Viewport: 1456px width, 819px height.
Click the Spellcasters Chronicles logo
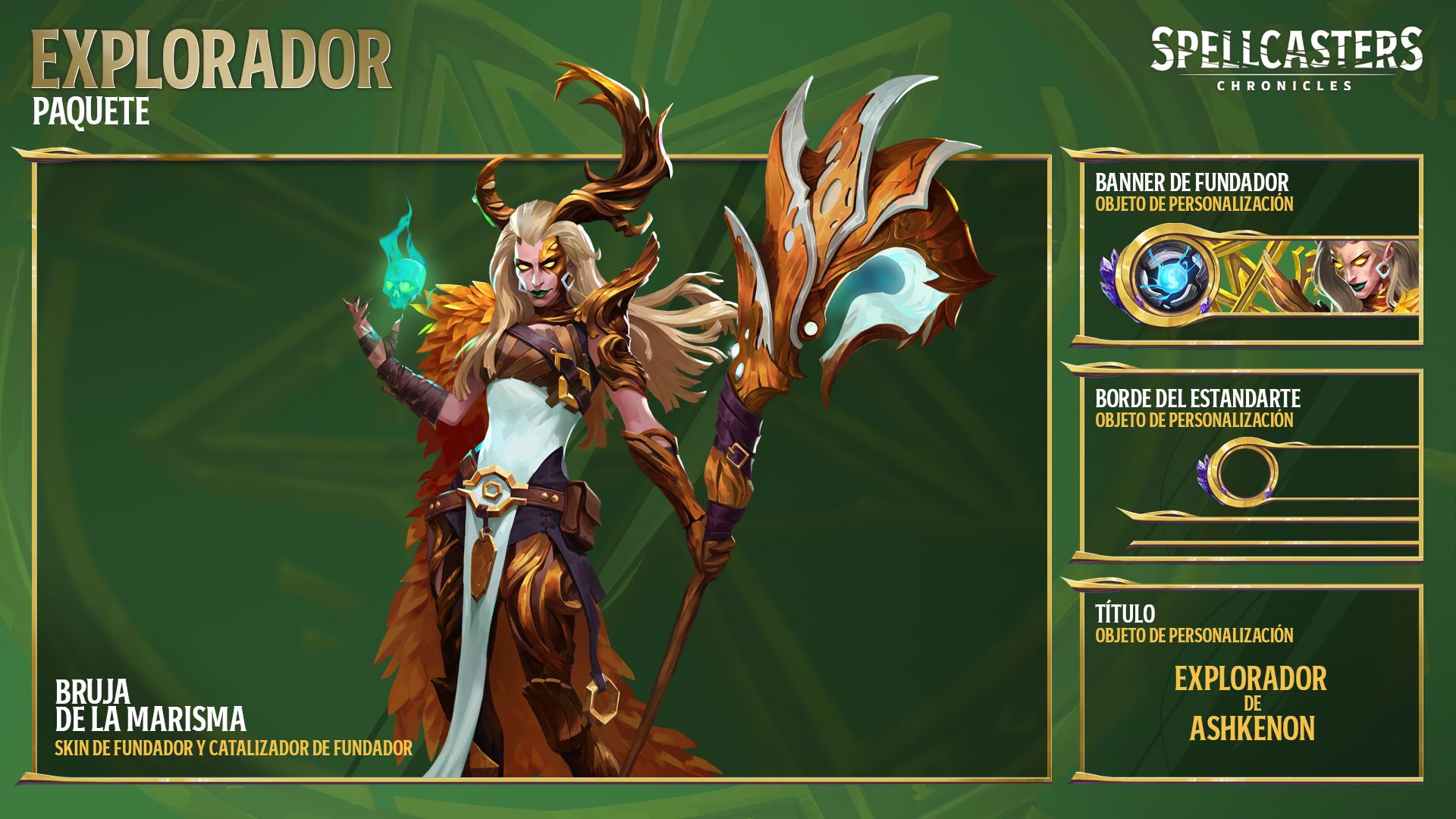coord(1285,59)
